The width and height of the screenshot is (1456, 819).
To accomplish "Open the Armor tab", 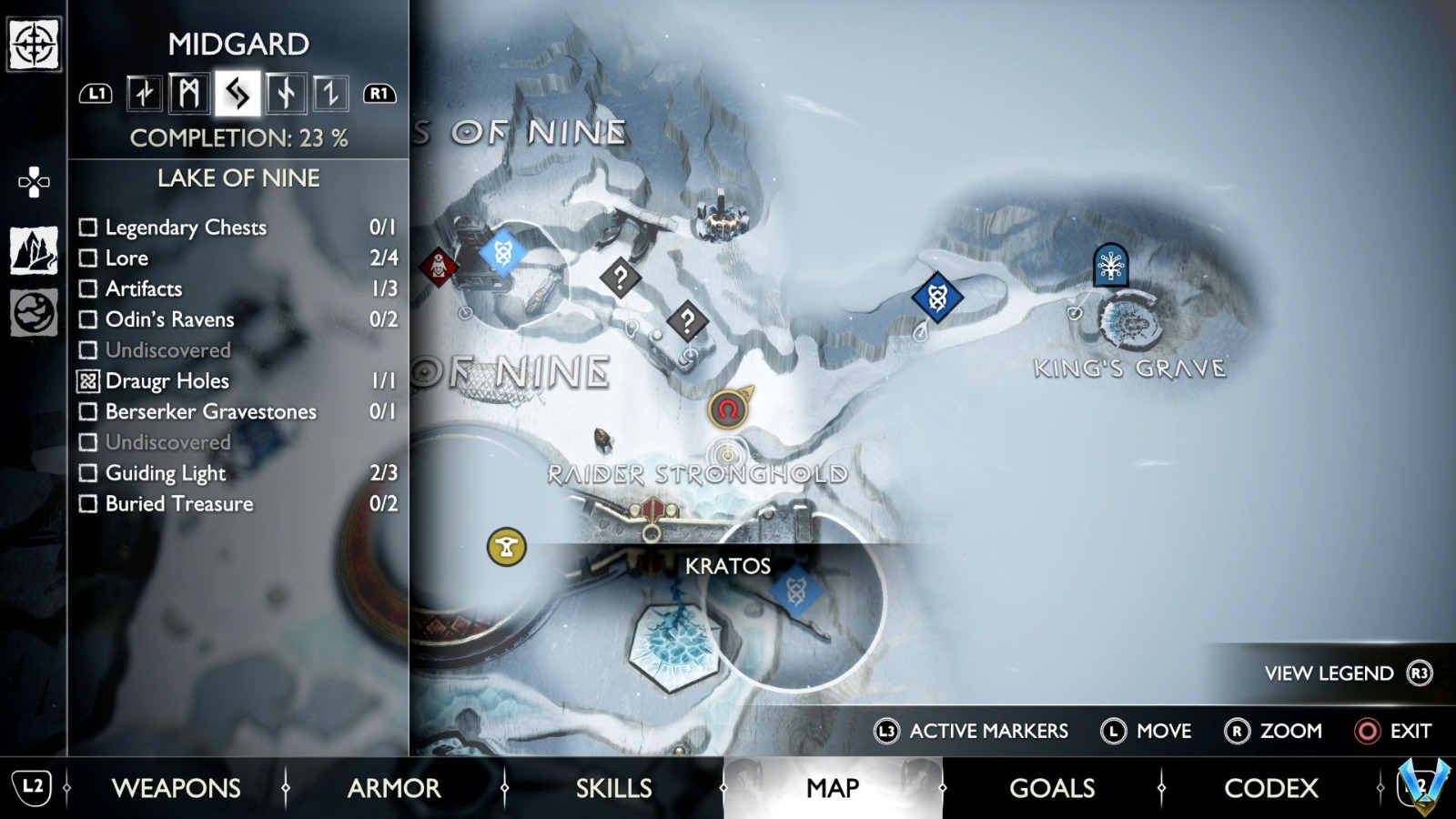I will (x=394, y=788).
